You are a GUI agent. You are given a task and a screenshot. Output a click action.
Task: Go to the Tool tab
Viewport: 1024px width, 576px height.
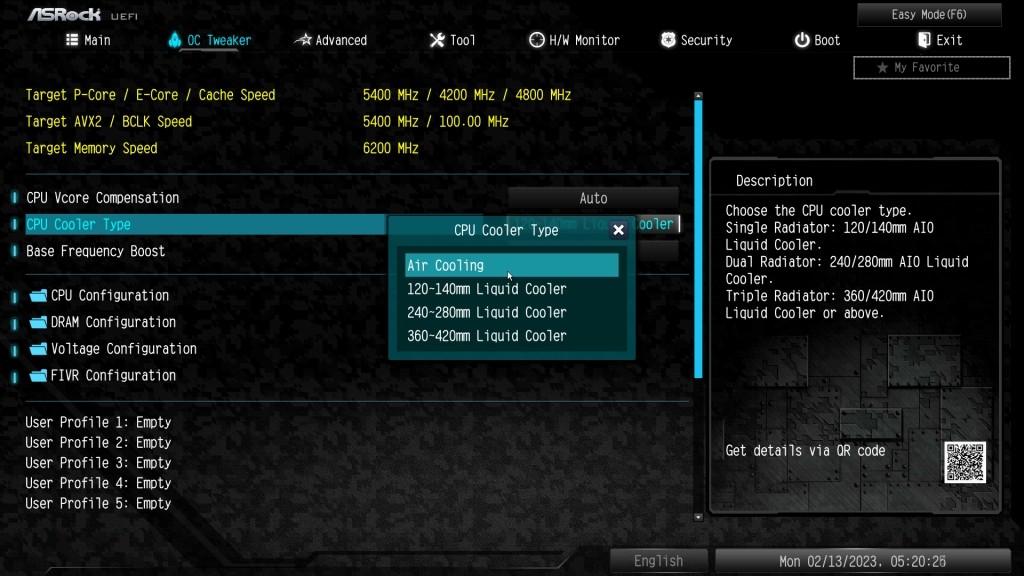452,40
